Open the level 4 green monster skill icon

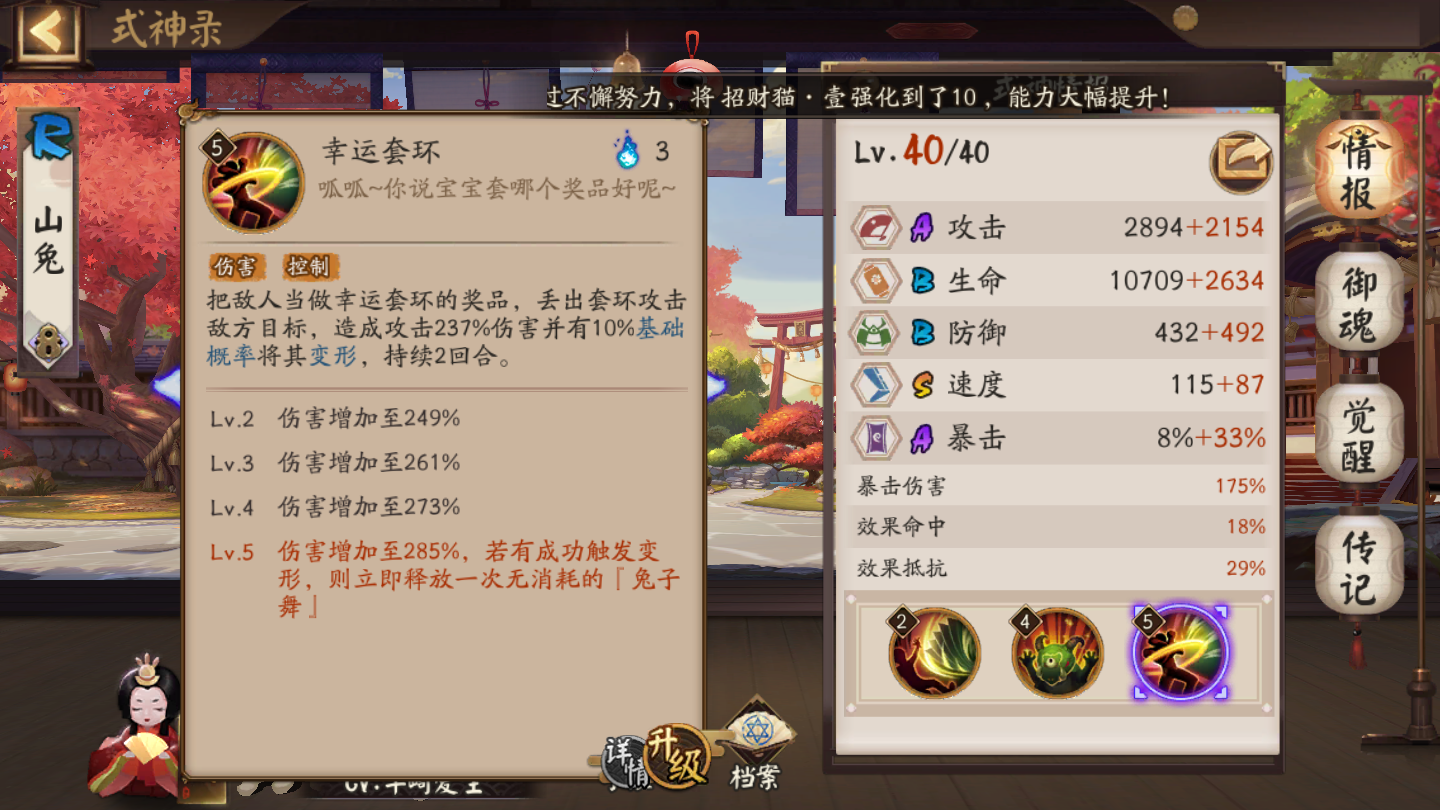tap(1061, 652)
